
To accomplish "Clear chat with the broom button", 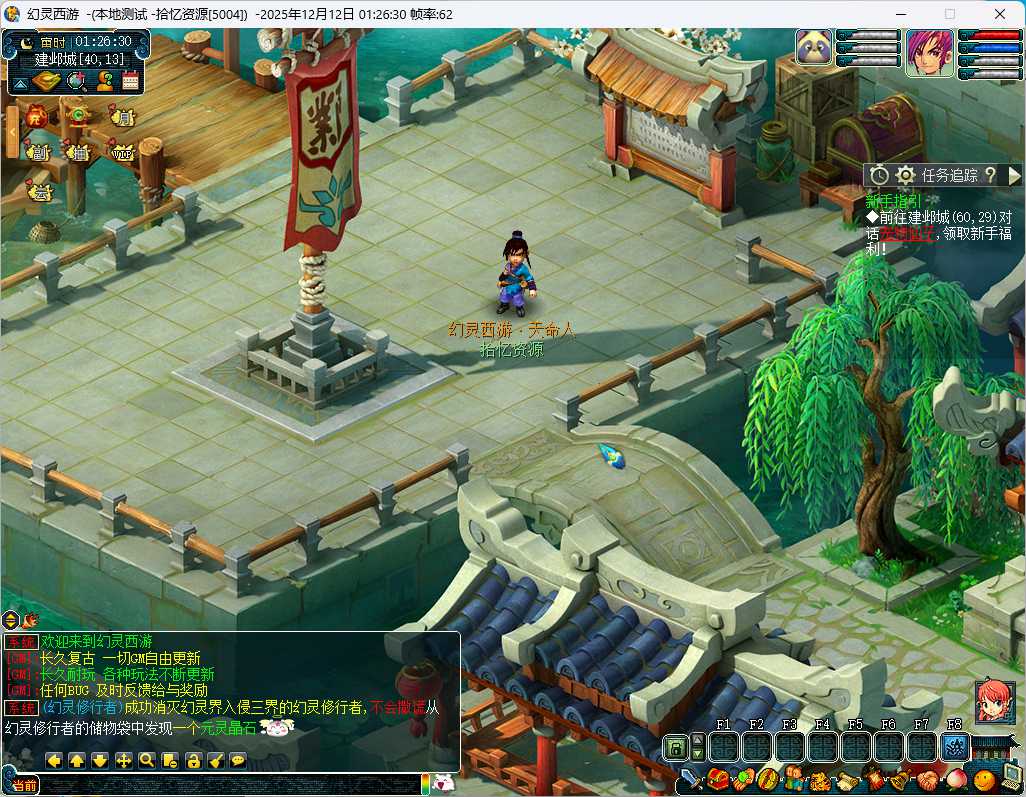I will (215, 760).
